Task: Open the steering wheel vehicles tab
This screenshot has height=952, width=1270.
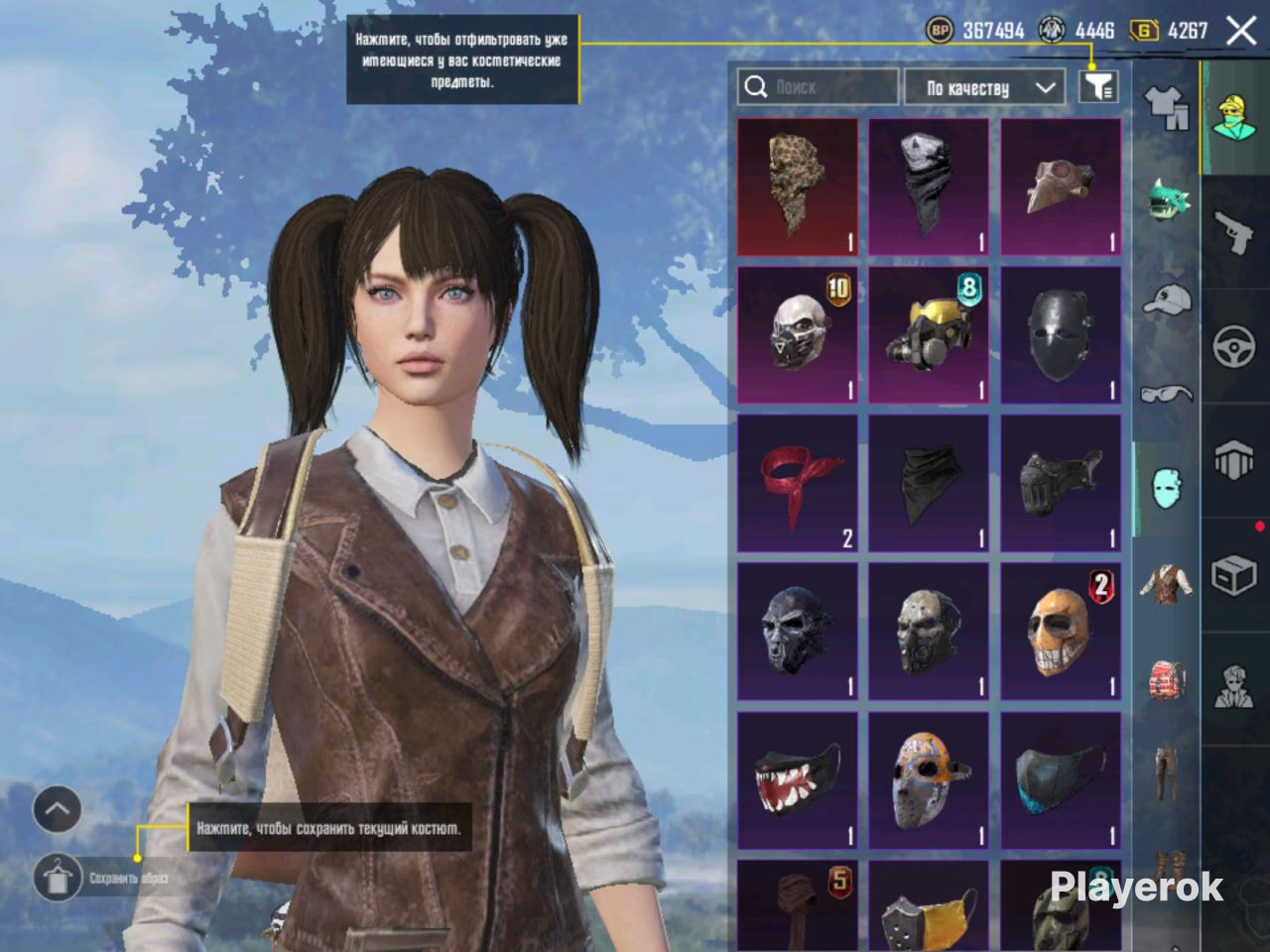Action: pos(1234,347)
